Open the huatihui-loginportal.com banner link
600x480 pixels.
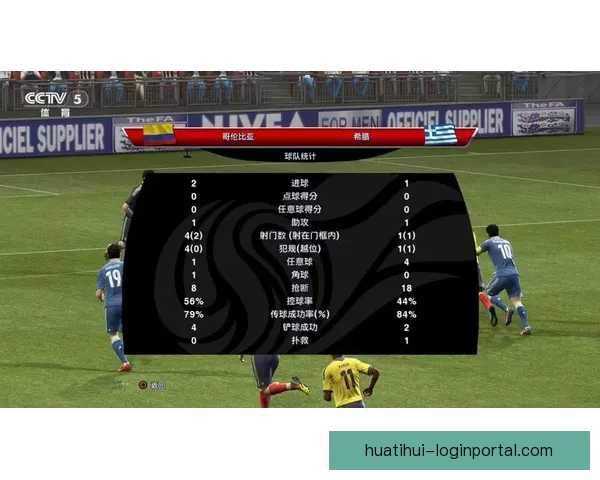coord(459,450)
